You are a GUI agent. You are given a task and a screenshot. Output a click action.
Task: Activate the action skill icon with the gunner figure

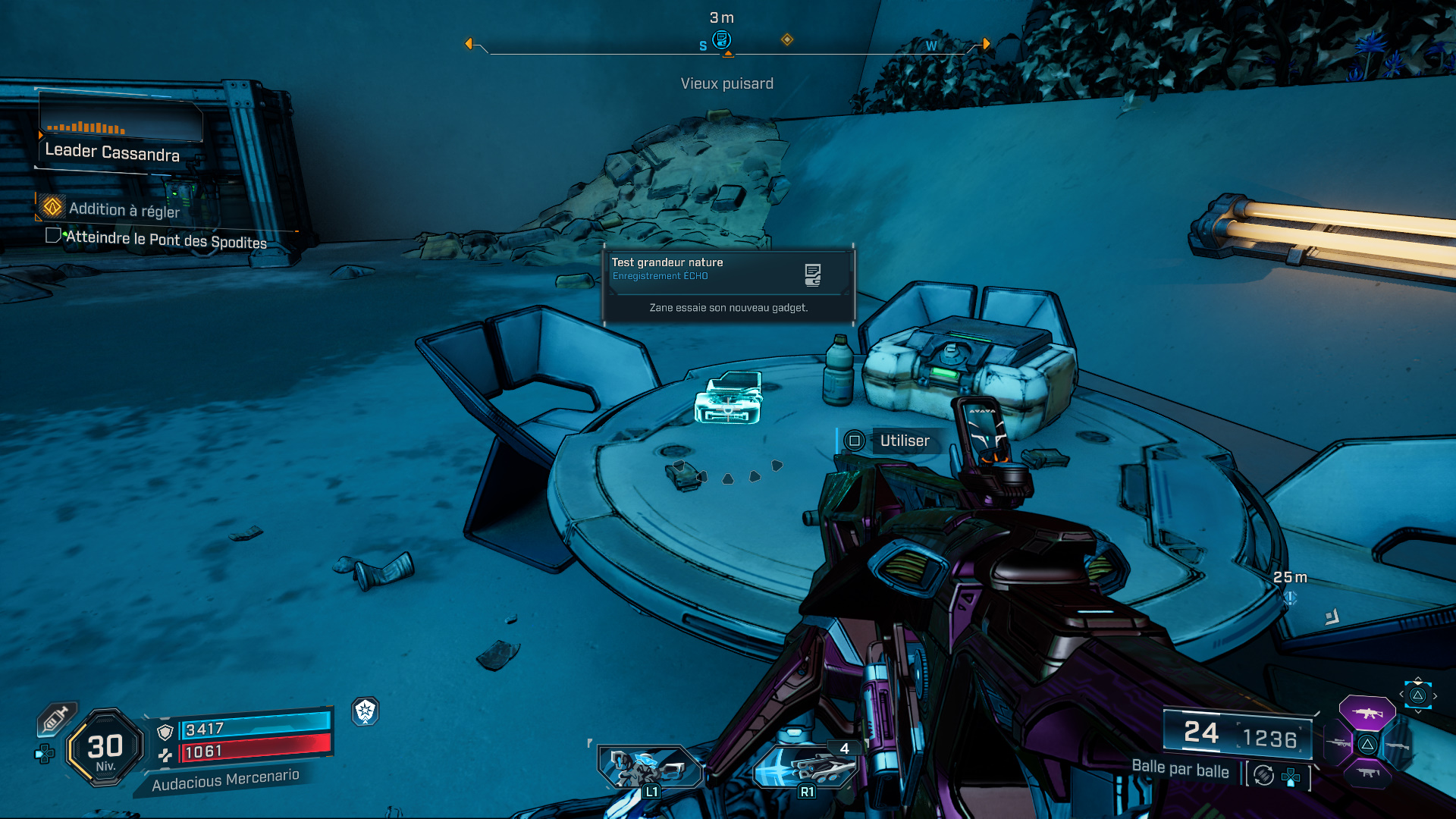pos(649,767)
